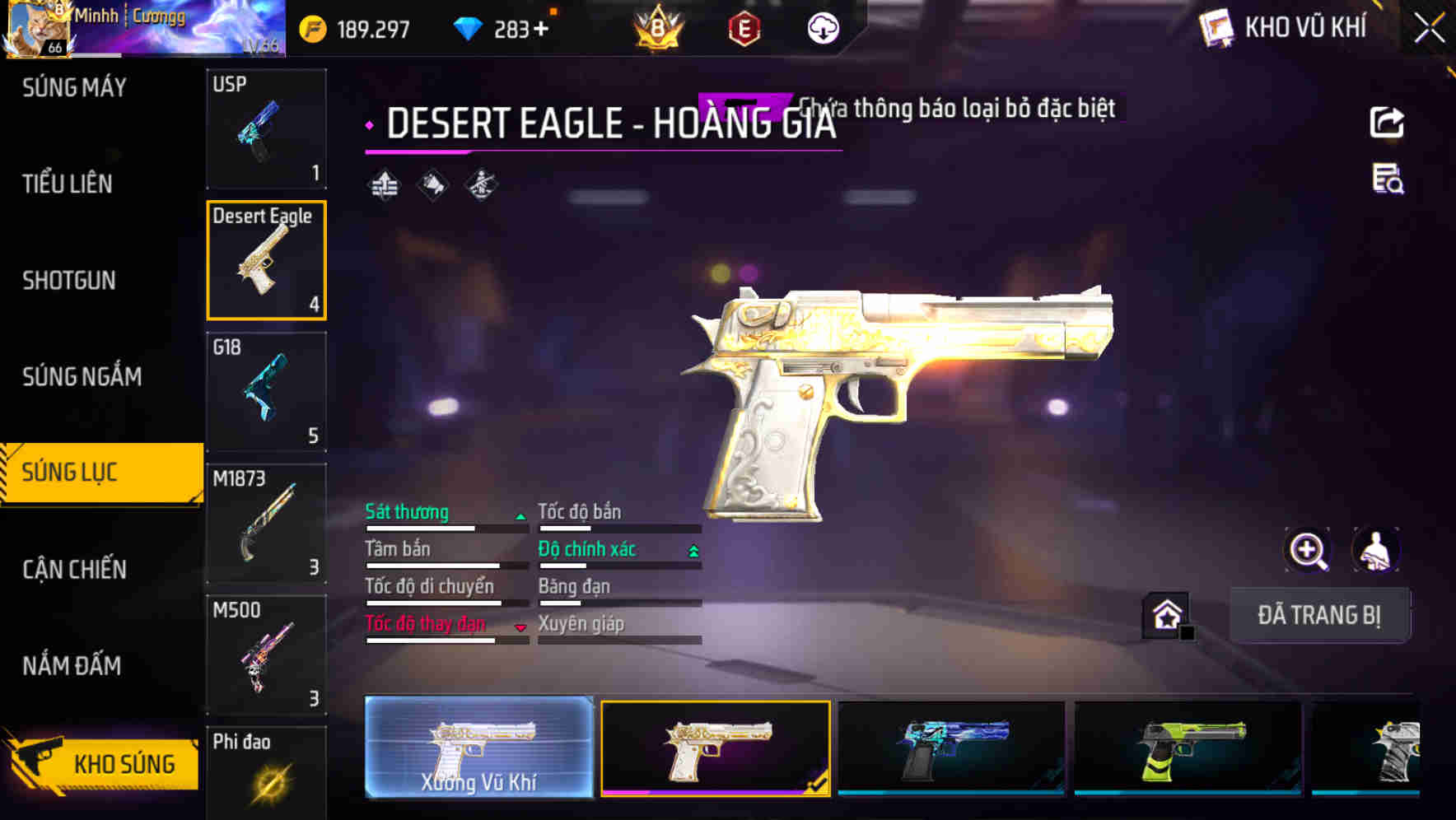Screen dimensions: 1456x820
Task: Open Xưởng Vũ Khí from the skin row
Action: pos(480,746)
